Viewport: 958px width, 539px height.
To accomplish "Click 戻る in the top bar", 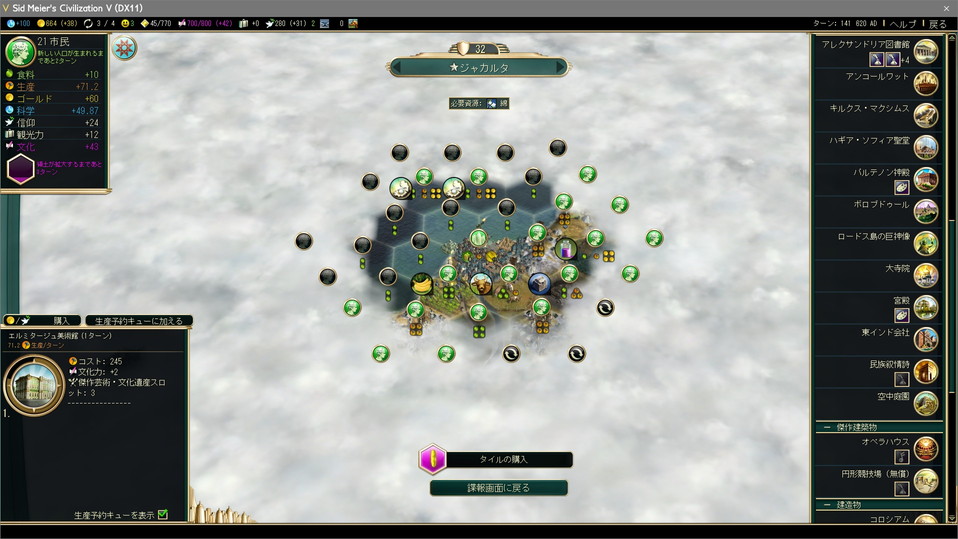I will pos(937,23).
